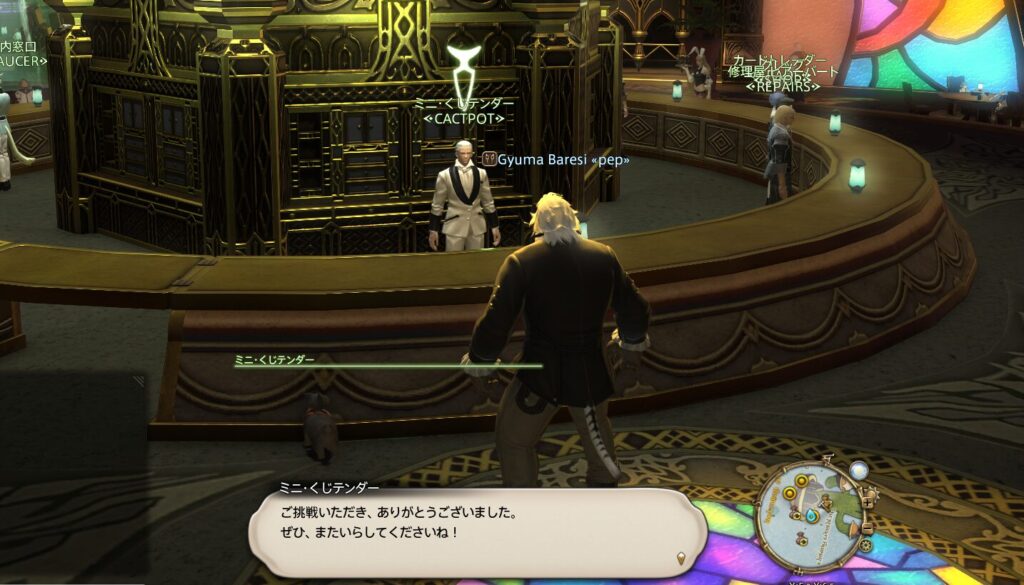The width and height of the screenshot is (1024, 585).
Task: Click the blue aetheryte marker on the minimap
Action: [812, 516]
